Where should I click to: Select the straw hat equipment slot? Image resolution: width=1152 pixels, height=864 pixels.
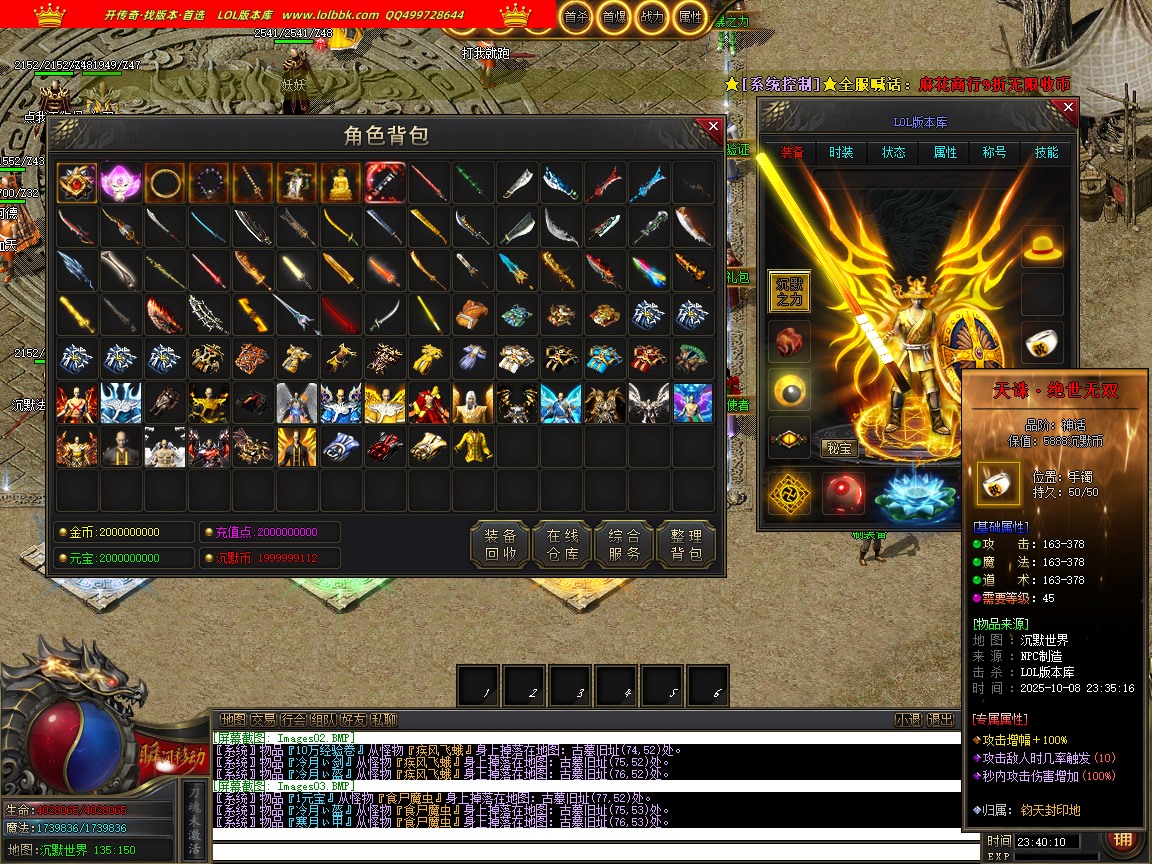coord(1042,246)
